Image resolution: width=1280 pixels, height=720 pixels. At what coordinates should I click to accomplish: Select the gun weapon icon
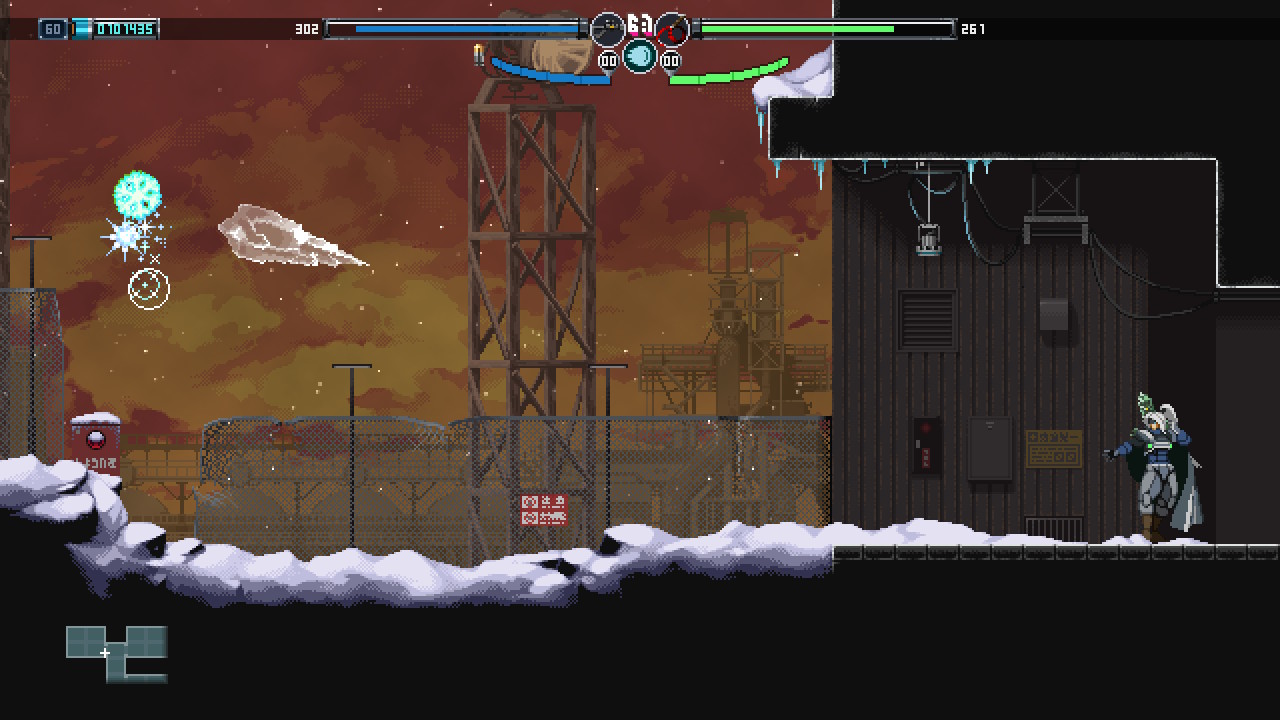608,29
